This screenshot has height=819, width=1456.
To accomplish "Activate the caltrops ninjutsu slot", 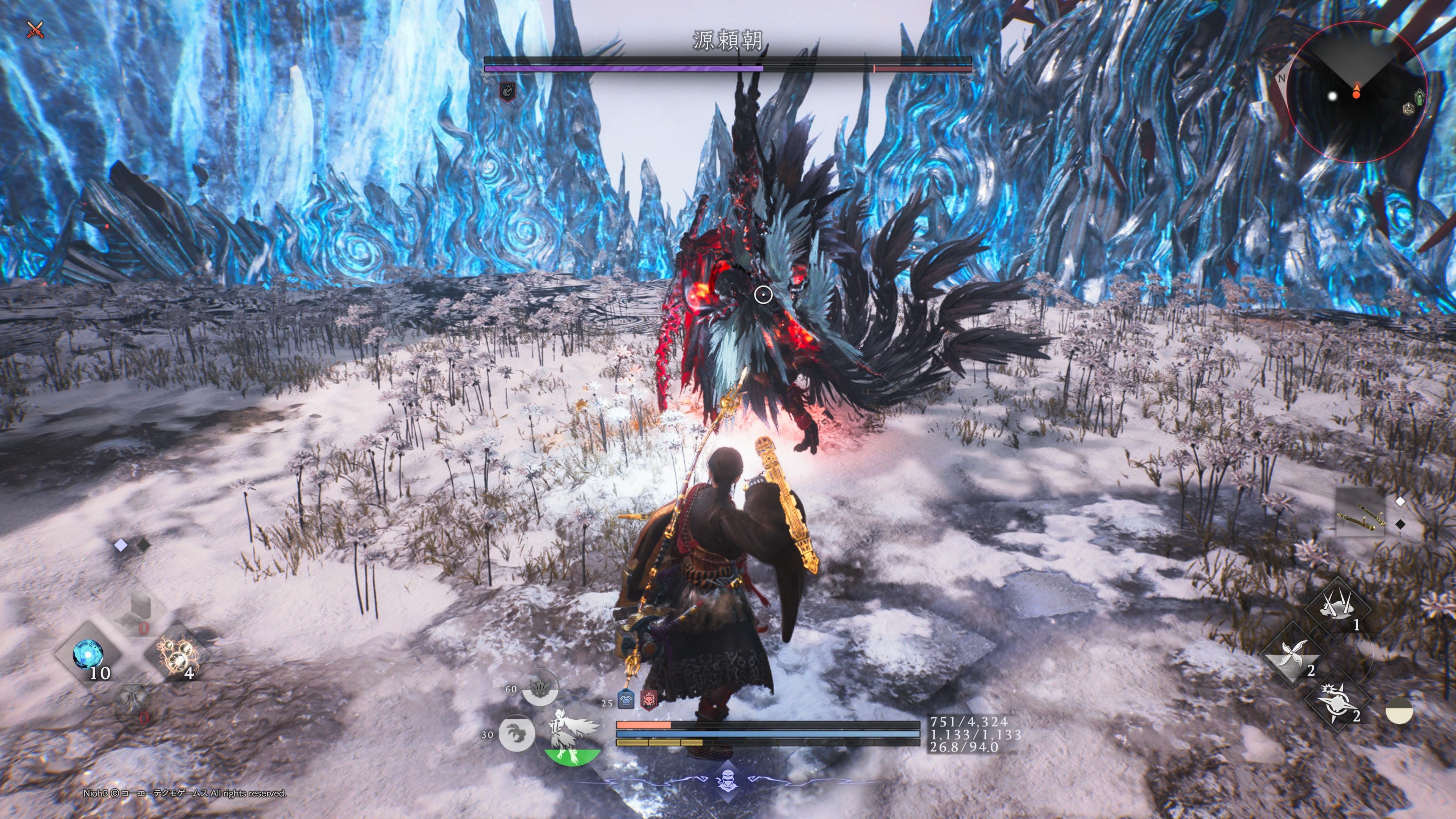I will coord(1338,609).
